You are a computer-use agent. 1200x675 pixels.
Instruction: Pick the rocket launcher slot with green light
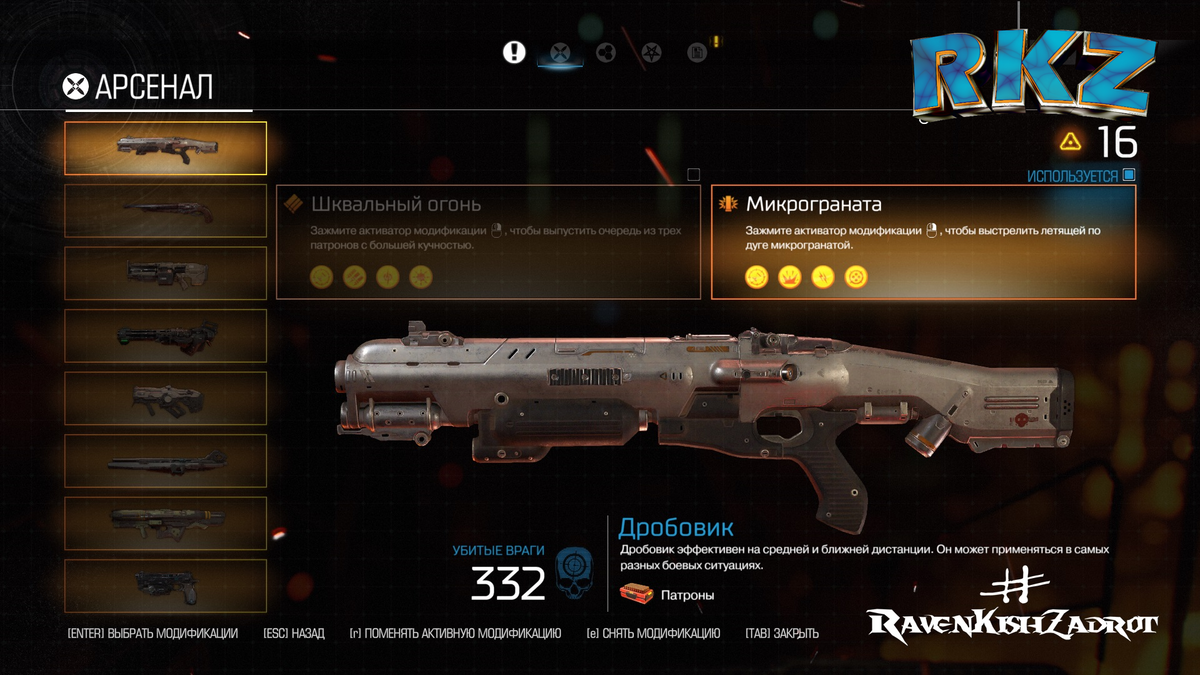tap(165, 335)
